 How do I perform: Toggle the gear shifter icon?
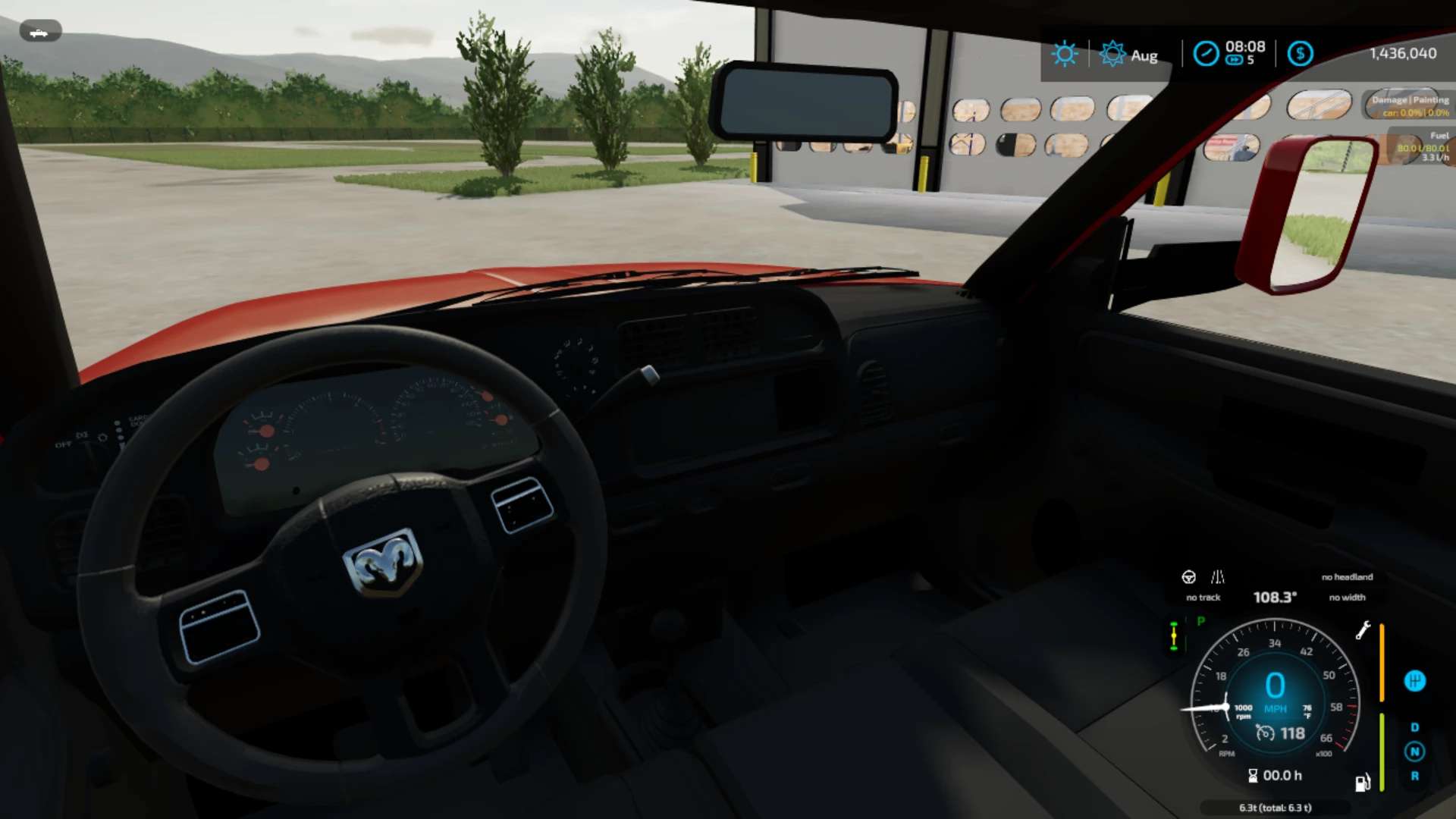coord(1414,681)
